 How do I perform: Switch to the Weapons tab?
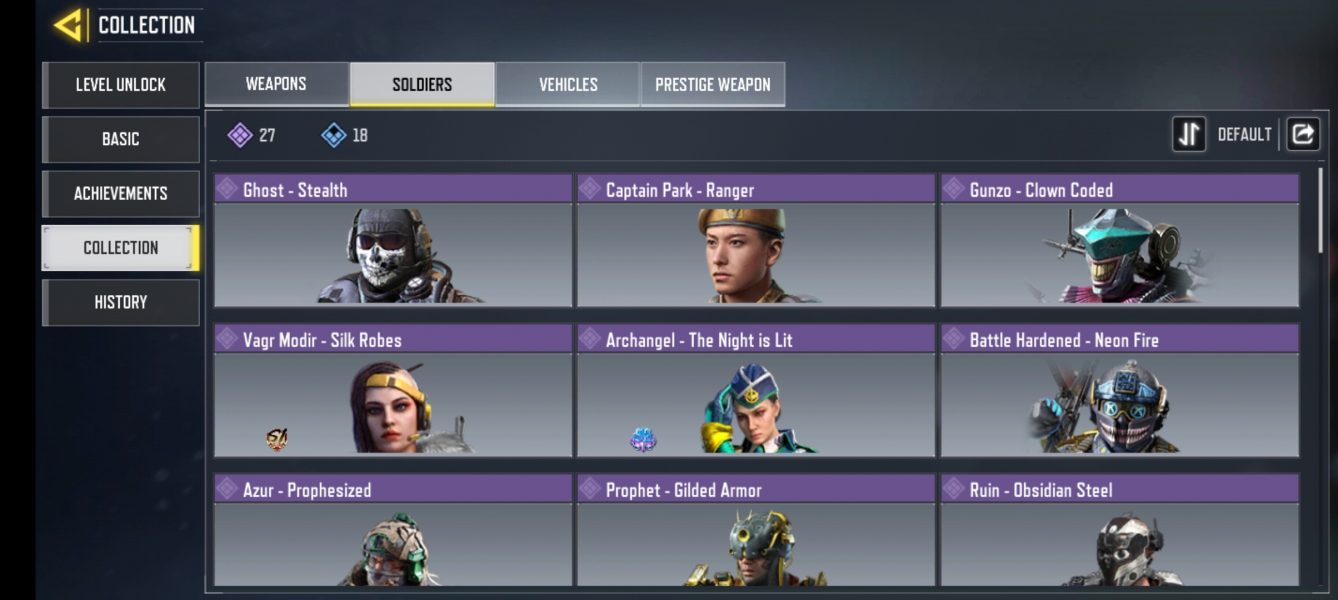pos(276,84)
